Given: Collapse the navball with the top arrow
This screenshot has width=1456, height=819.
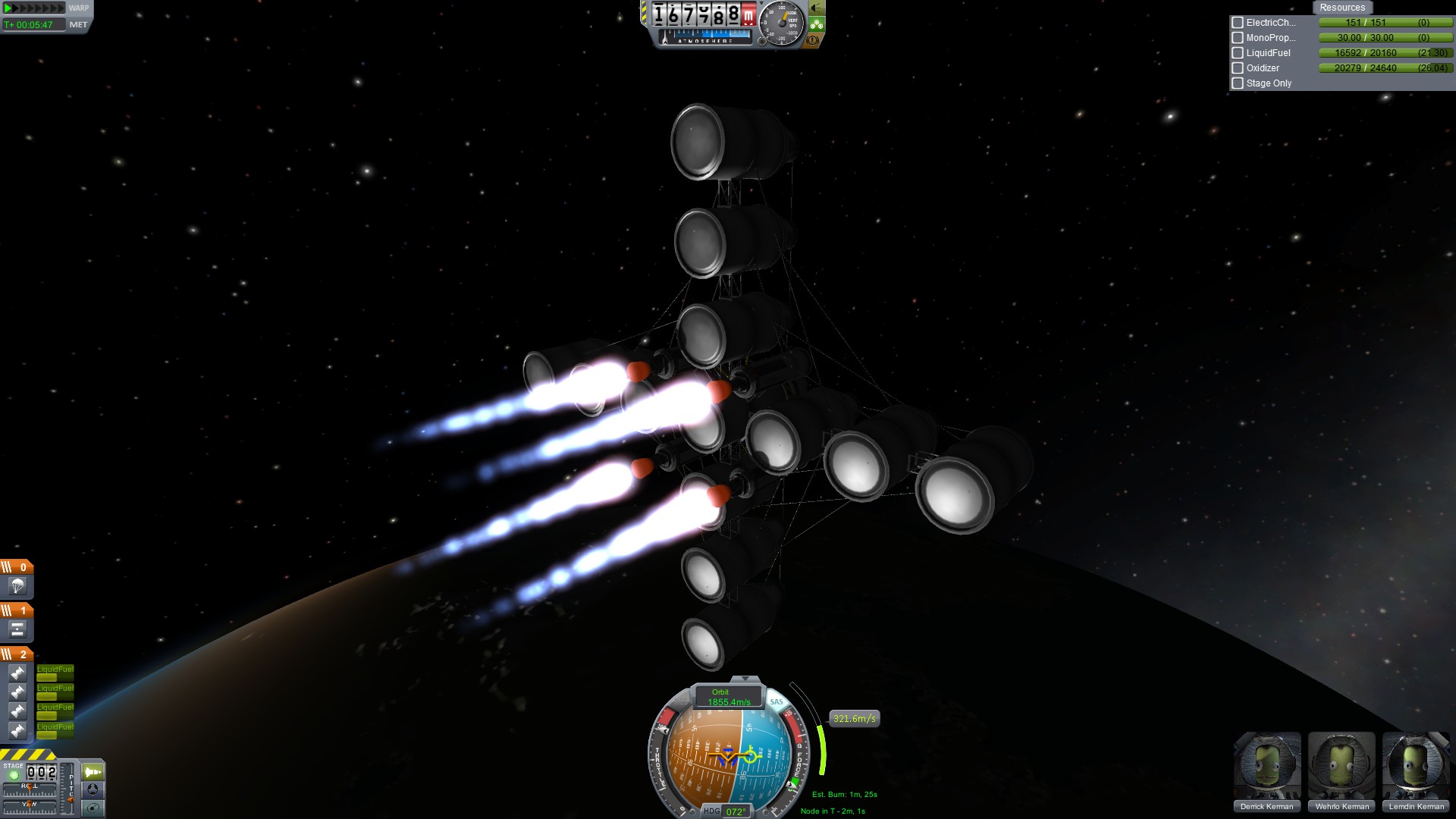Looking at the screenshot, I should (x=745, y=679).
